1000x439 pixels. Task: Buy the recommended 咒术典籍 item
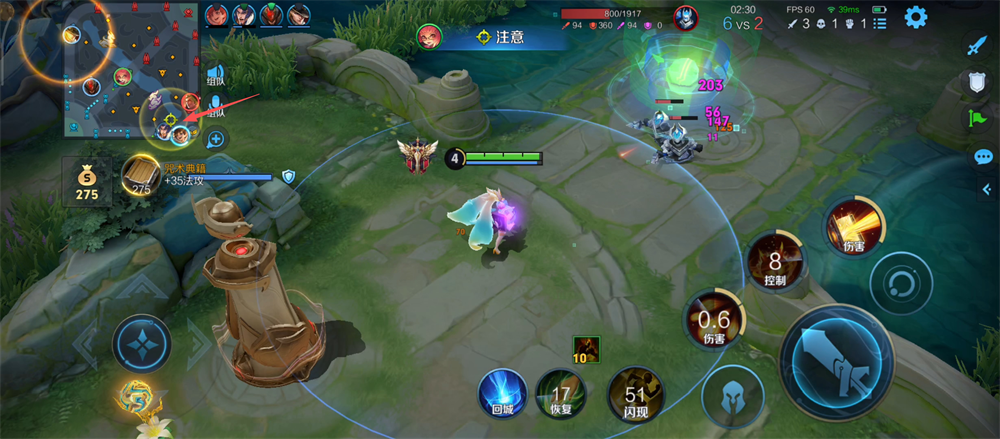pyautogui.click(x=142, y=175)
